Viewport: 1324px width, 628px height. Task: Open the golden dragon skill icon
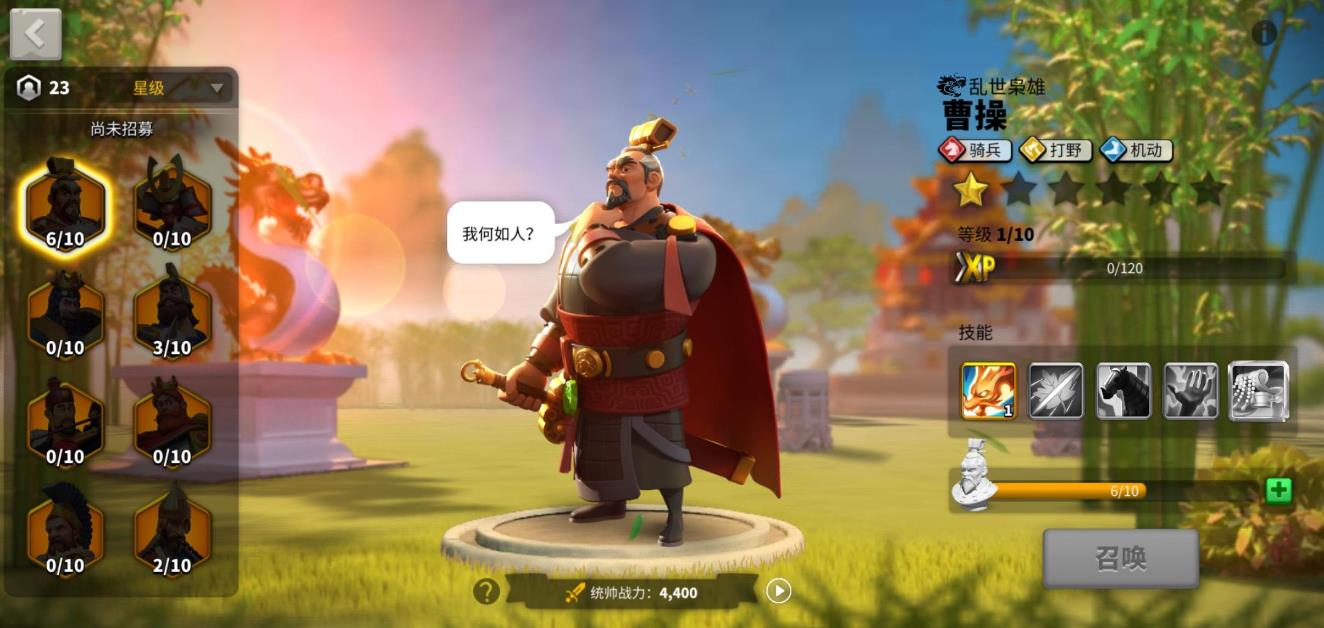click(988, 391)
